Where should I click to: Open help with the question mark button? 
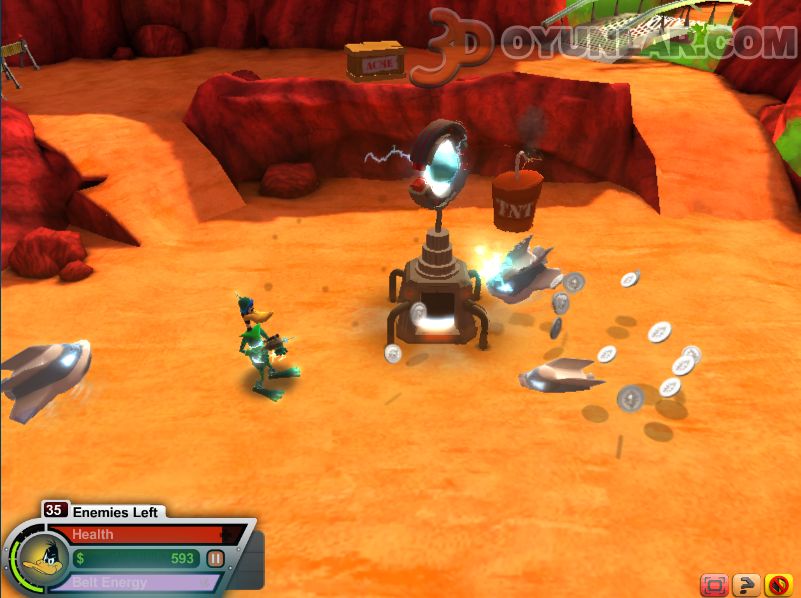click(745, 584)
